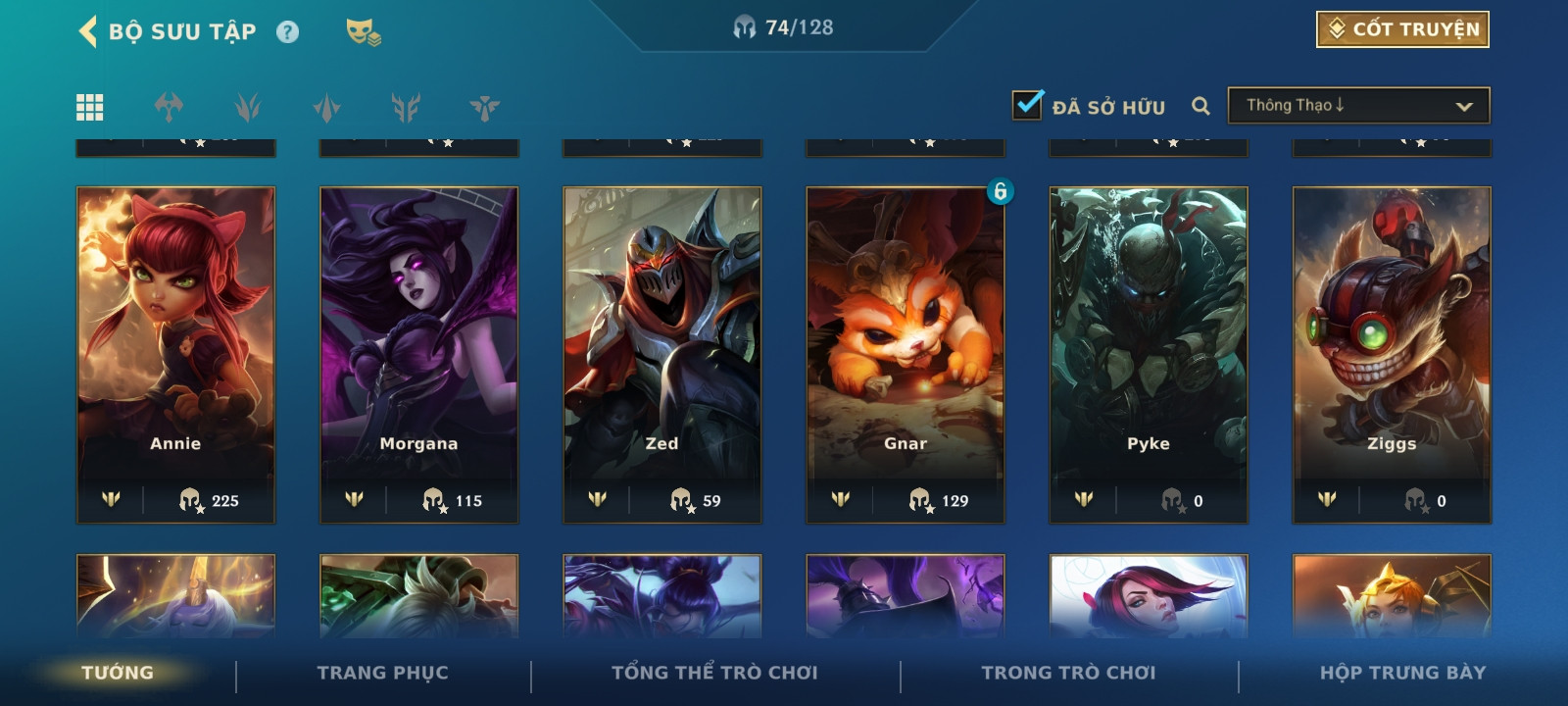Viewport: 1568px width, 706px height.
Task: Open the question mark help icon
Action: (287, 32)
